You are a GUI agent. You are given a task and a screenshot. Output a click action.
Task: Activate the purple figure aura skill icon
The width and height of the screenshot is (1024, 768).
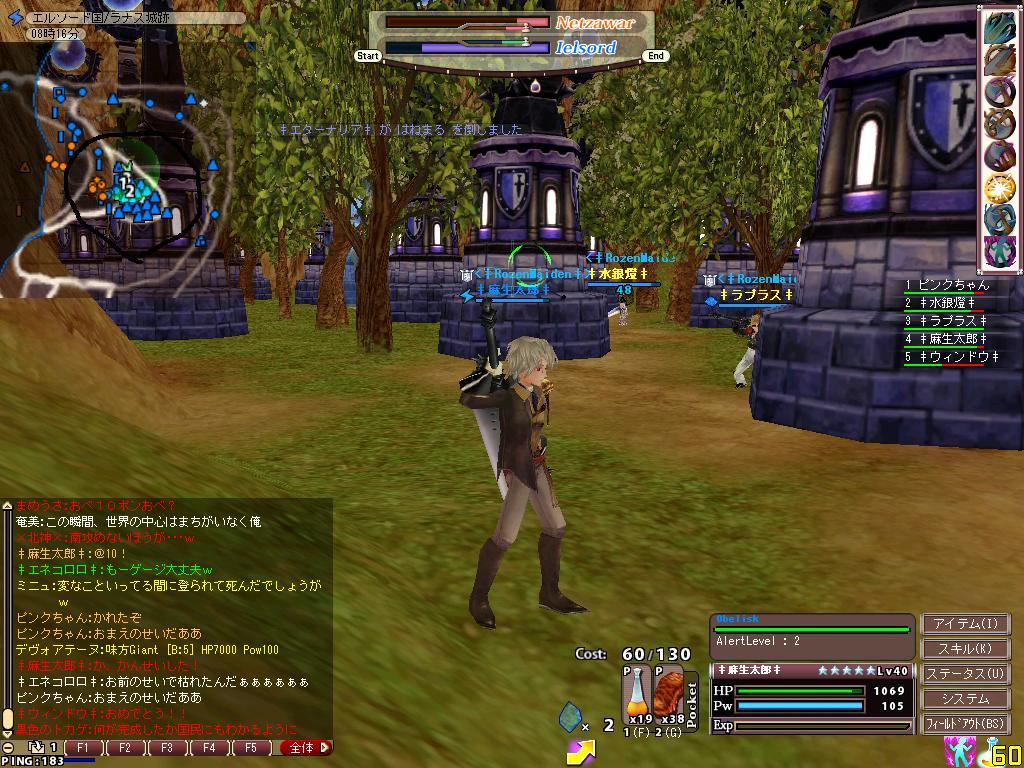point(999,249)
